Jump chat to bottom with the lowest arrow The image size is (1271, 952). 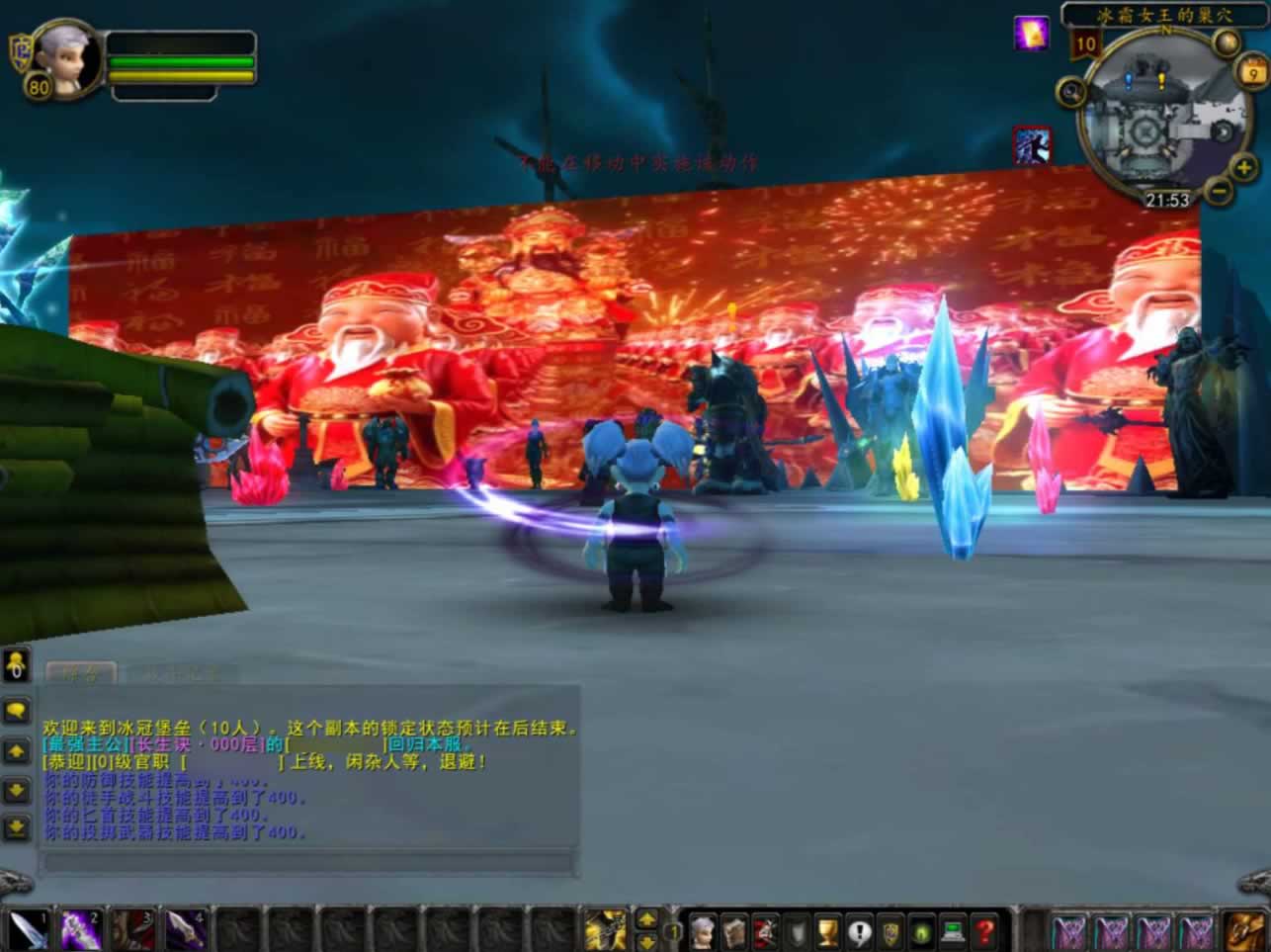tap(17, 827)
